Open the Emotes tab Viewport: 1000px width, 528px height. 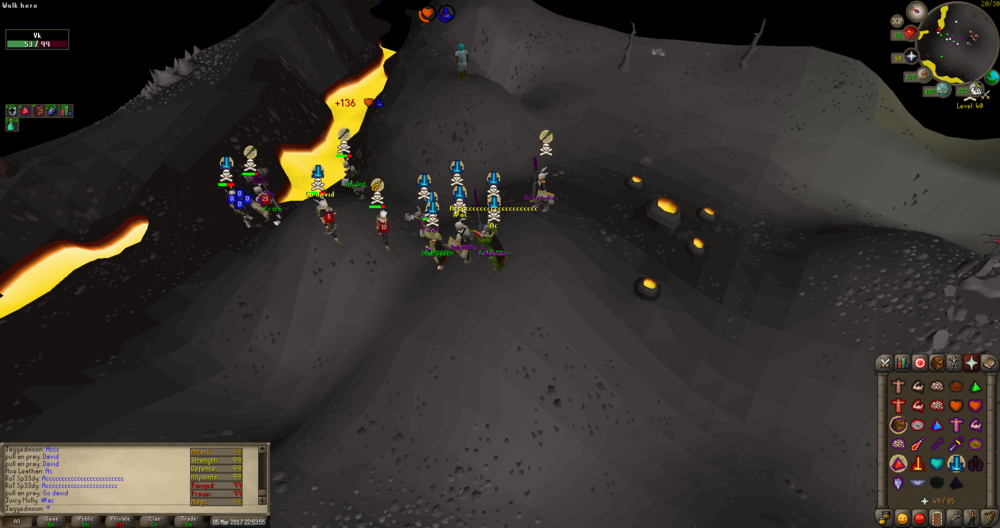coord(972,517)
